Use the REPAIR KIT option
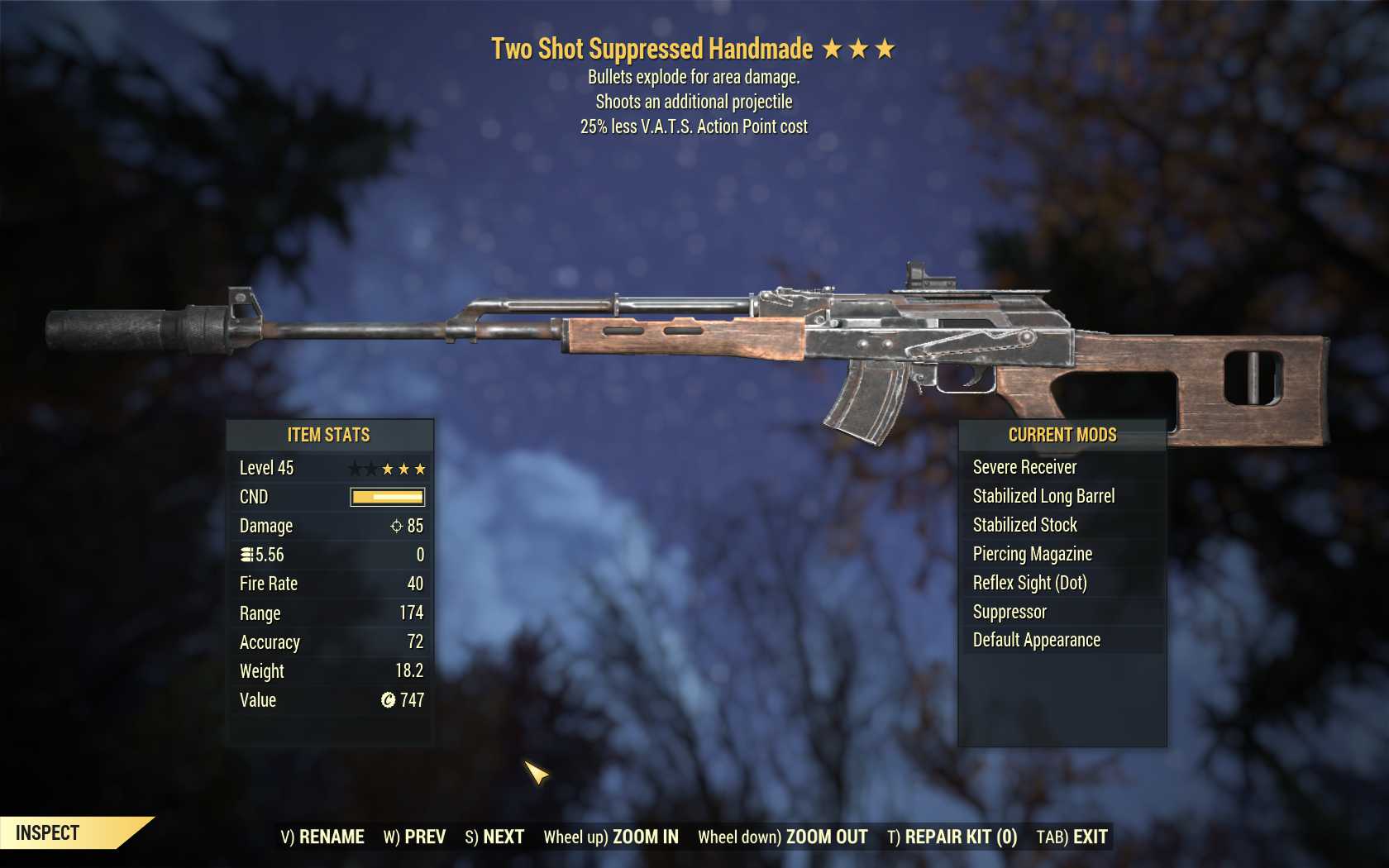The width and height of the screenshot is (1389, 868). [x=952, y=837]
